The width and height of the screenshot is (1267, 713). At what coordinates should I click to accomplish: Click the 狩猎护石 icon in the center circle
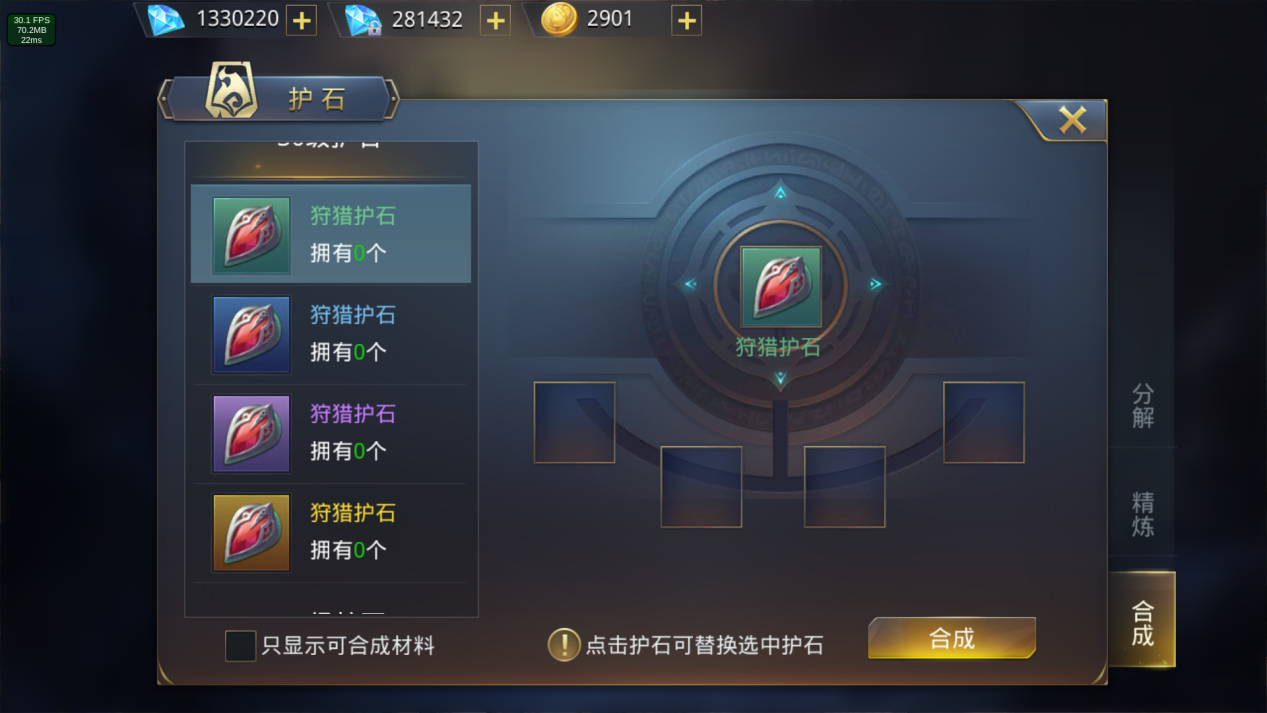coord(780,287)
